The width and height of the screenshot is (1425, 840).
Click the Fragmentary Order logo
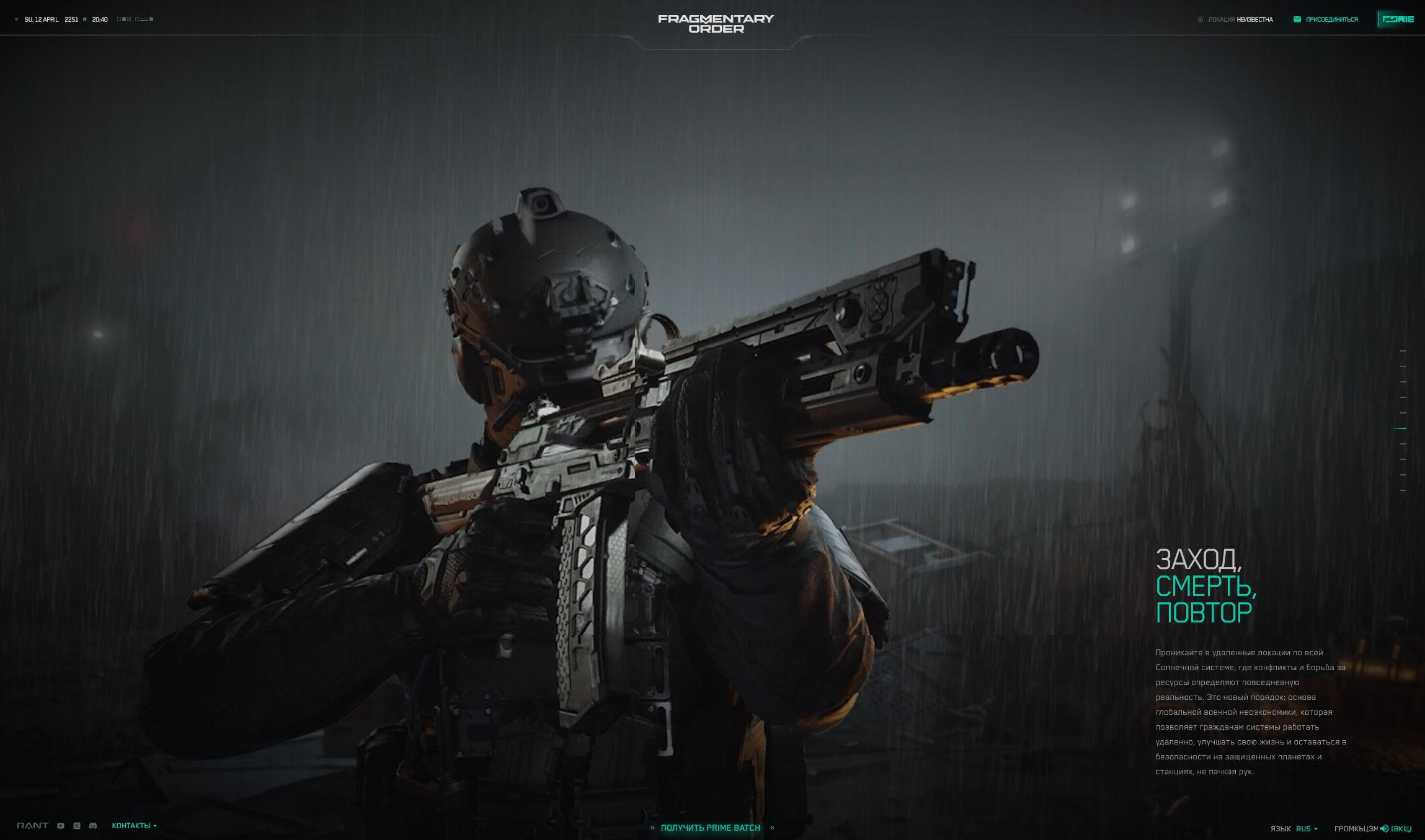pyautogui.click(x=716, y=24)
